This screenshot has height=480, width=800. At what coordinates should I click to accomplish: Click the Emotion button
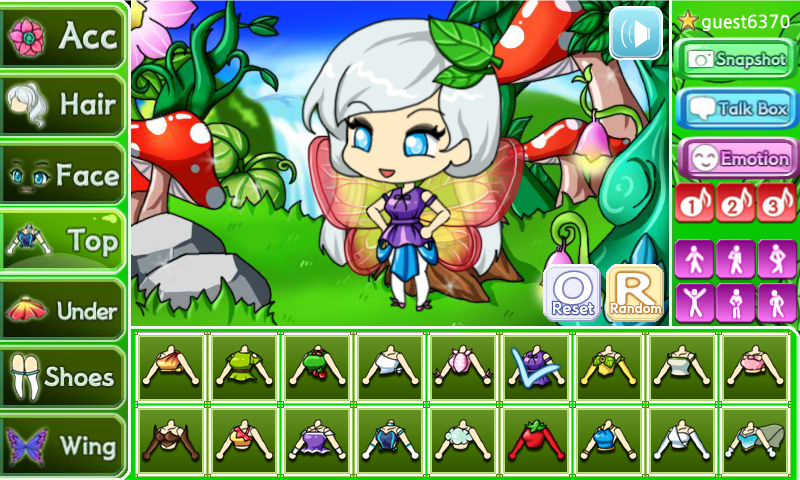click(x=735, y=158)
